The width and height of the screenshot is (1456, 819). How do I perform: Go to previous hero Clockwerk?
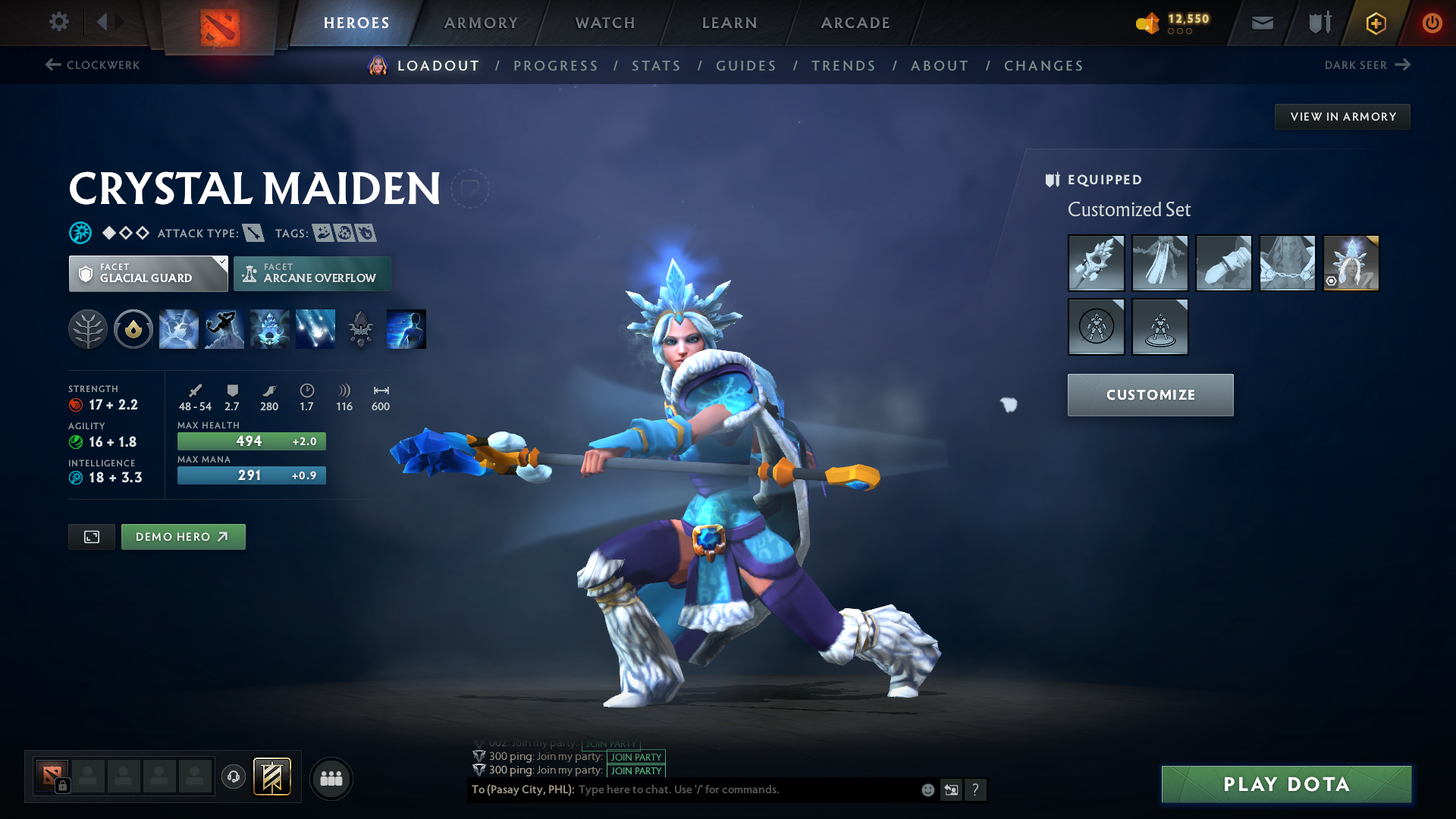point(93,65)
